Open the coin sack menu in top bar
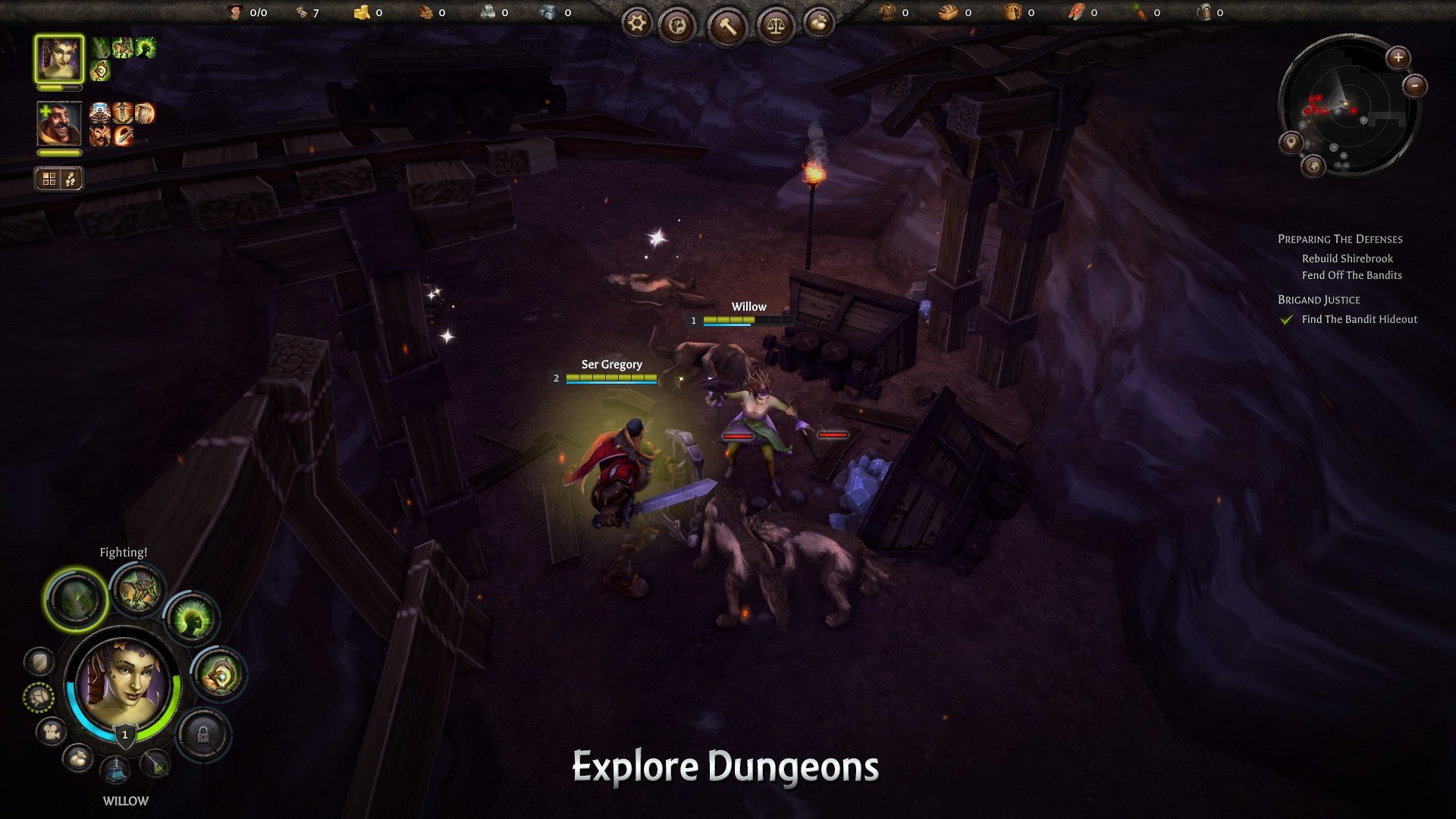The height and width of the screenshot is (819, 1456). coord(817,24)
